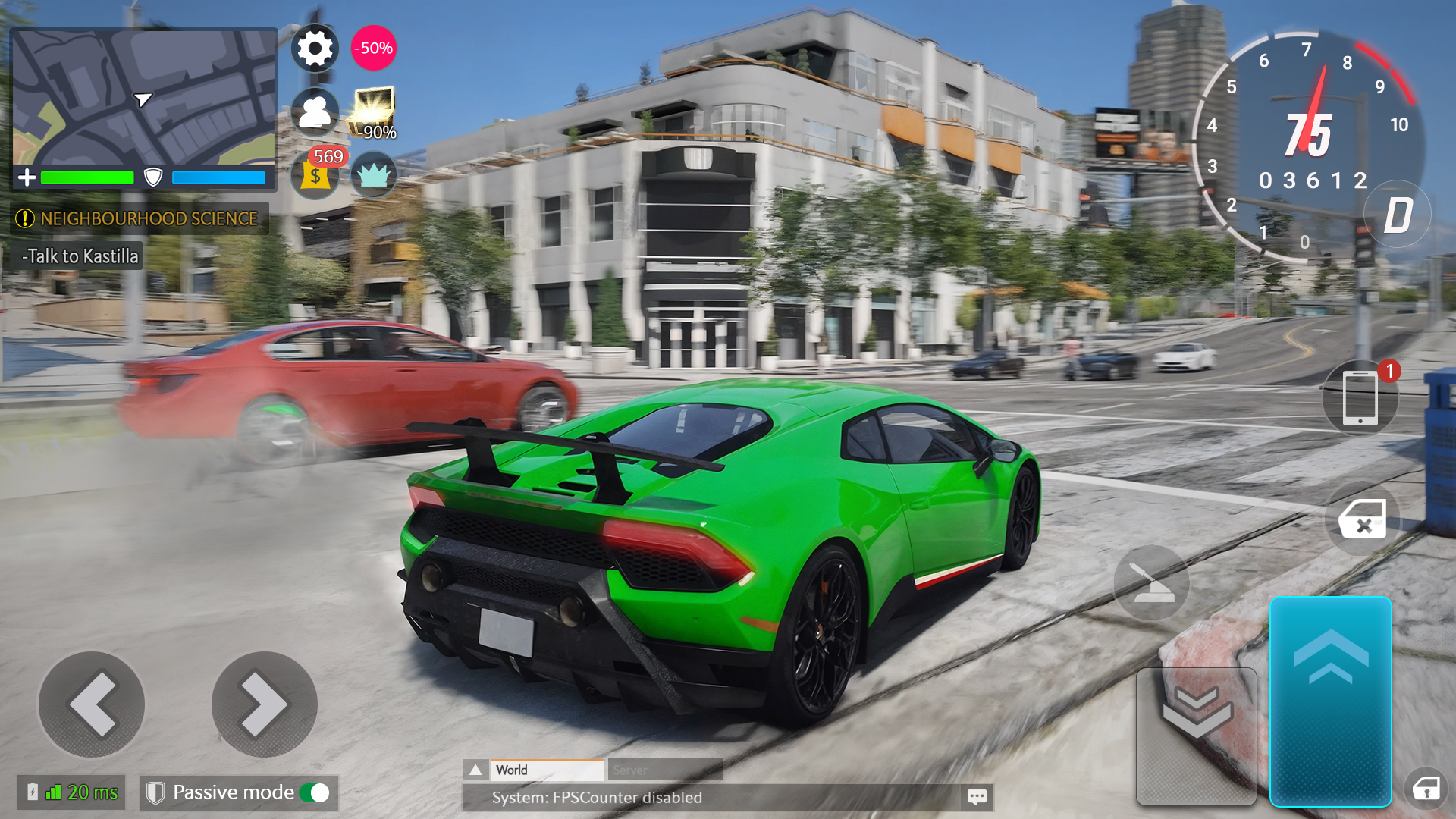Steer left with the left arrow button
Screen dimensions: 1456x819
(x=92, y=704)
